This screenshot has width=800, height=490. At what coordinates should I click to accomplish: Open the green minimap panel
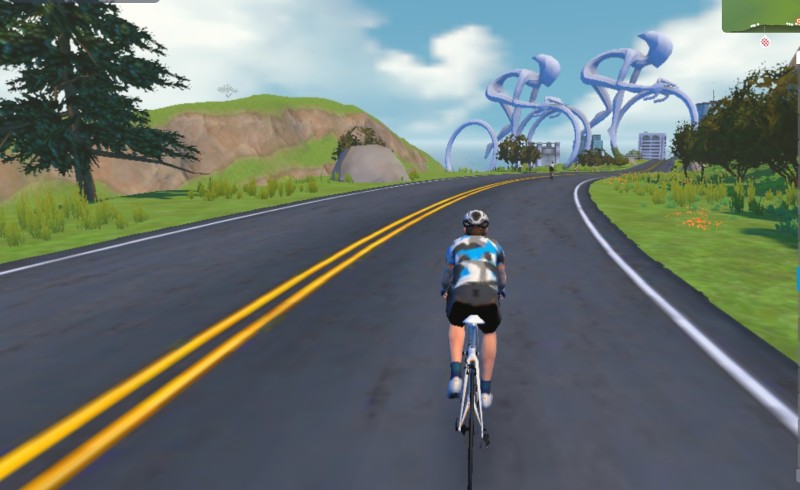click(761, 15)
